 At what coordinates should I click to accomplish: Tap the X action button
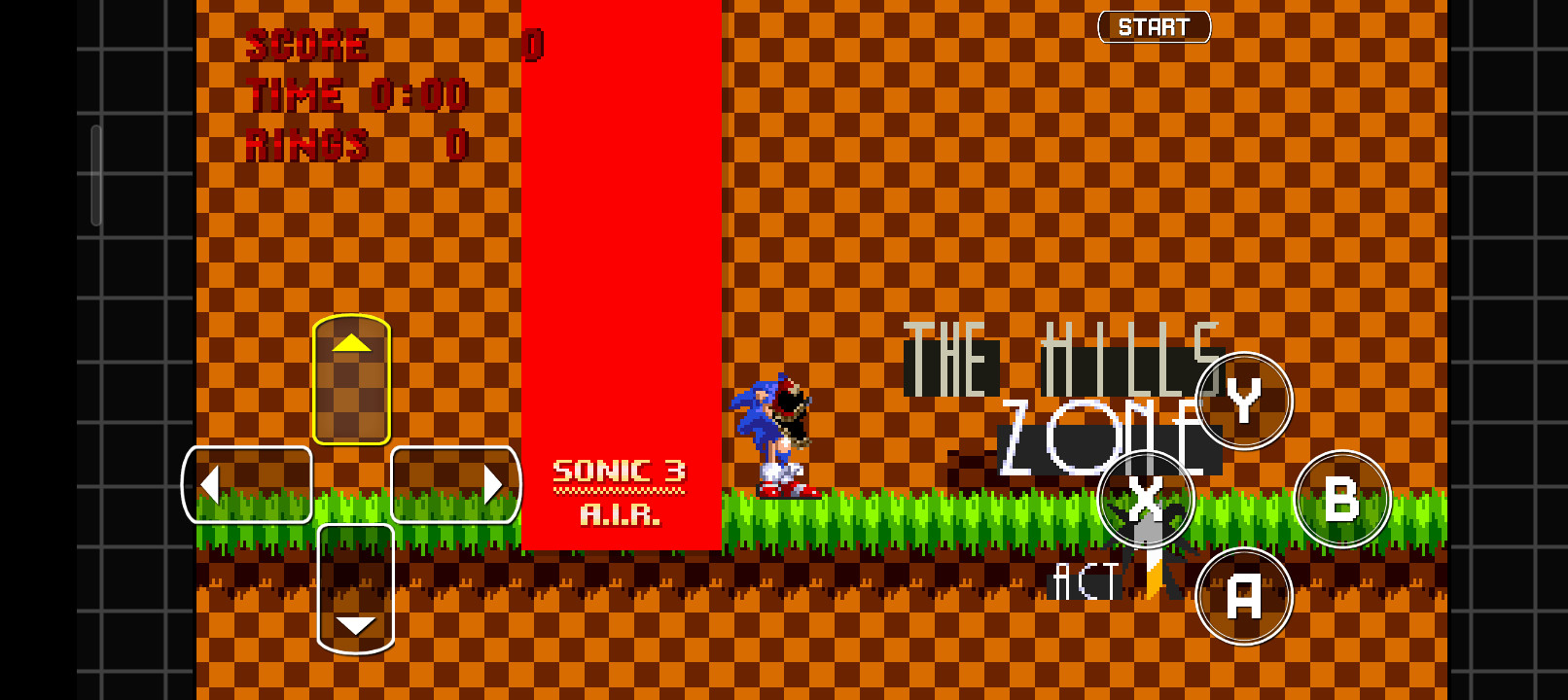(x=1148, y=499)
